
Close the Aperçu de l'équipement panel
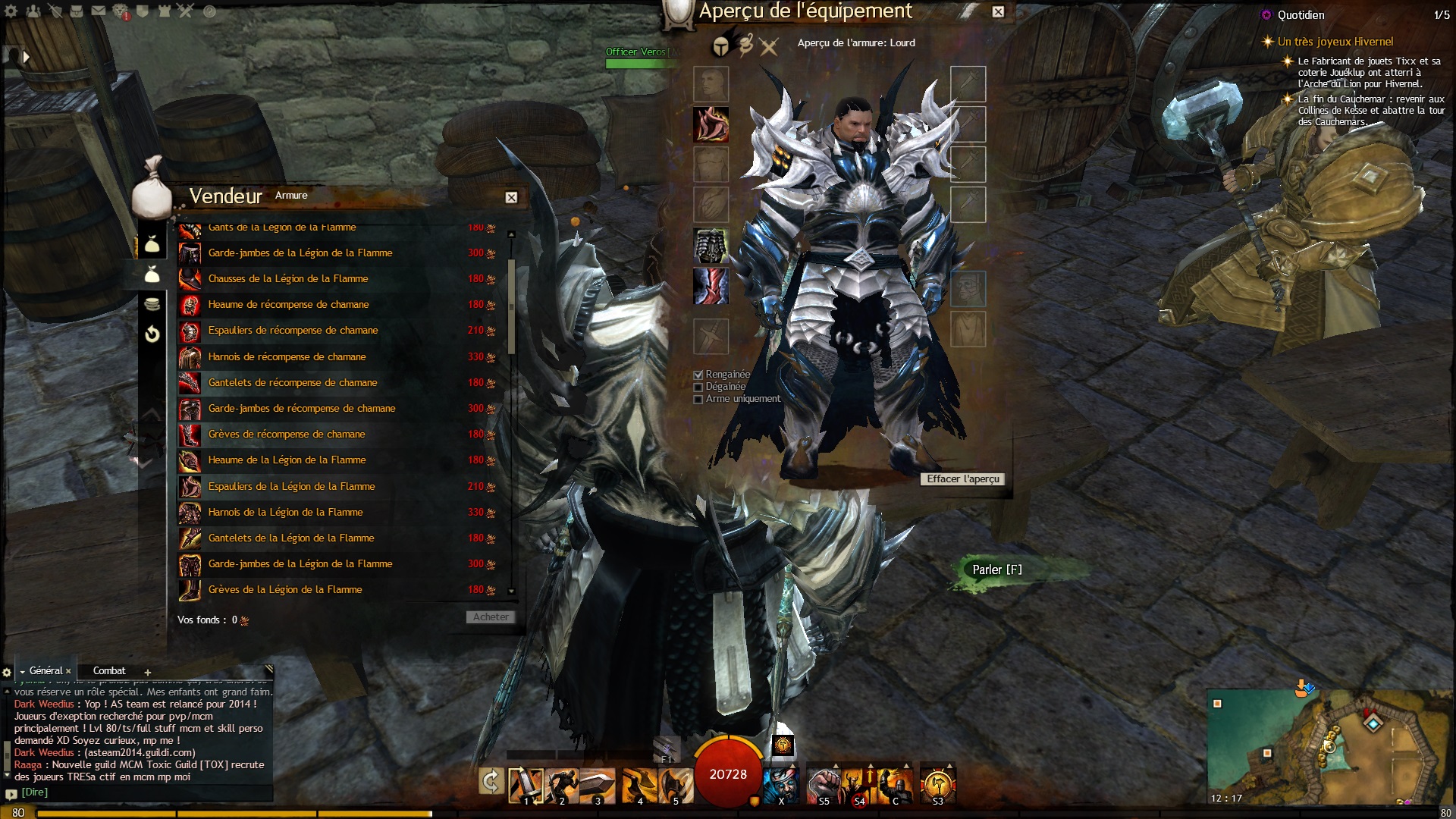tap(998, 11)
